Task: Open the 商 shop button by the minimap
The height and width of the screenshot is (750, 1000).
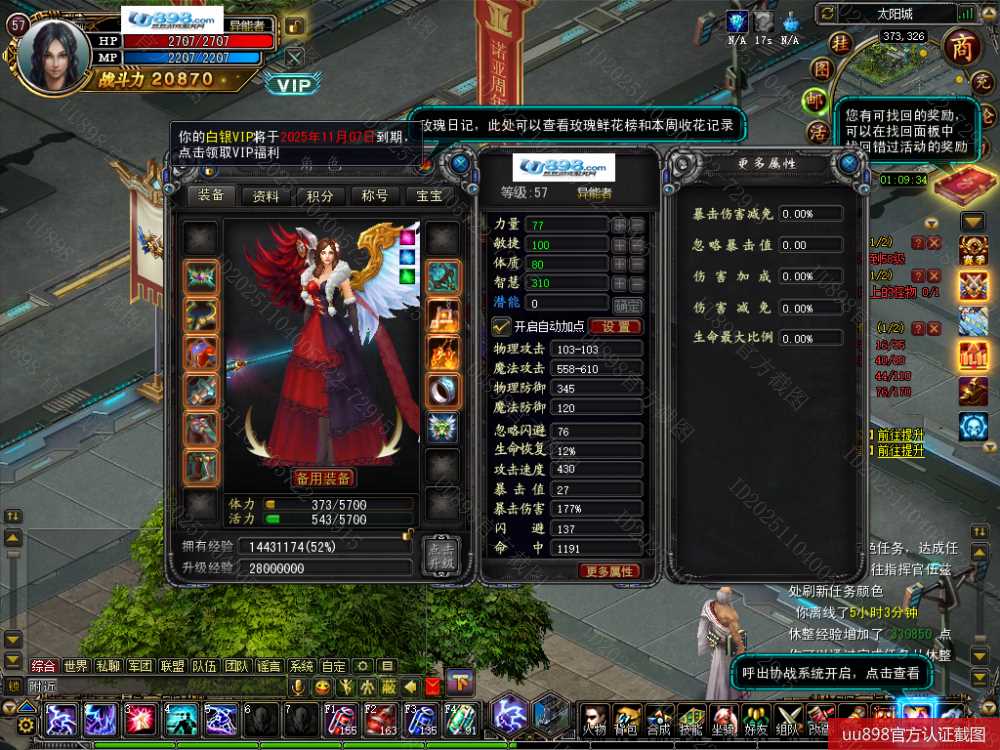Action: point(962,47)
